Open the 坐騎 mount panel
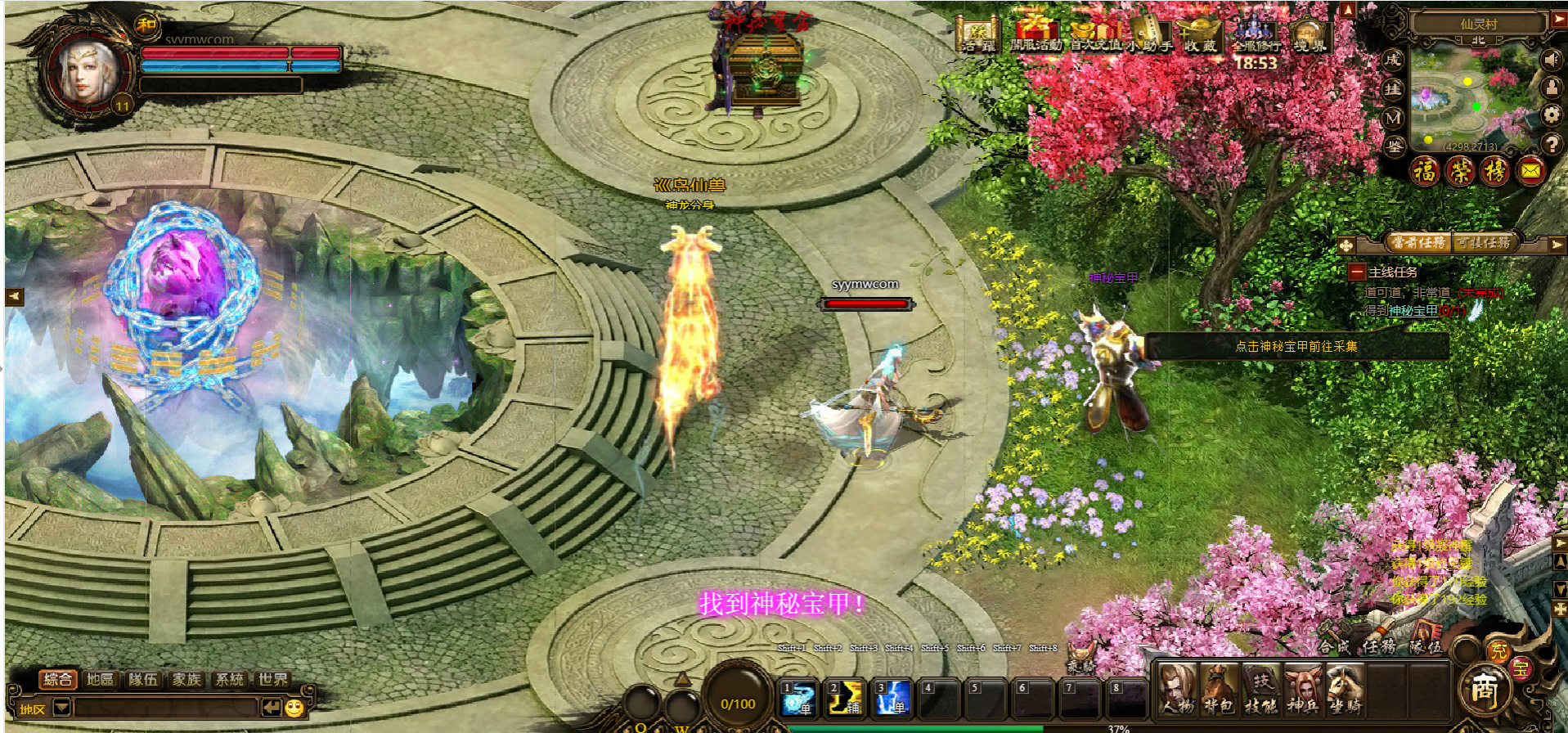 [1344, 690]
